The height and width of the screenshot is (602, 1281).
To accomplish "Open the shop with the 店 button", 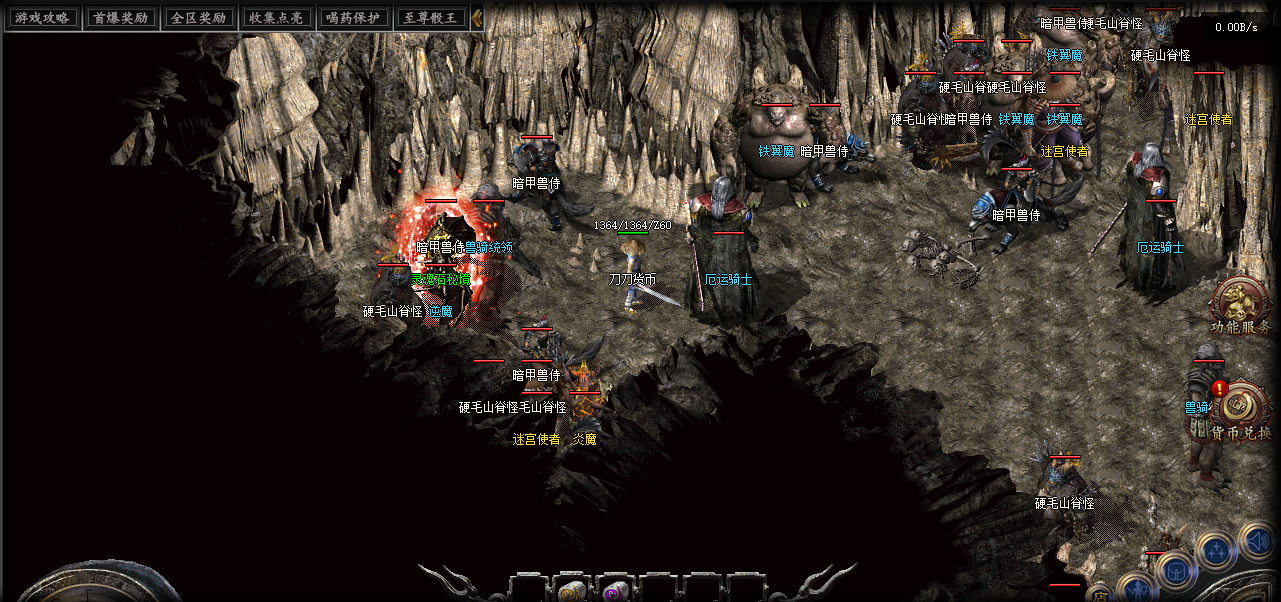I will pos(1099,594).
